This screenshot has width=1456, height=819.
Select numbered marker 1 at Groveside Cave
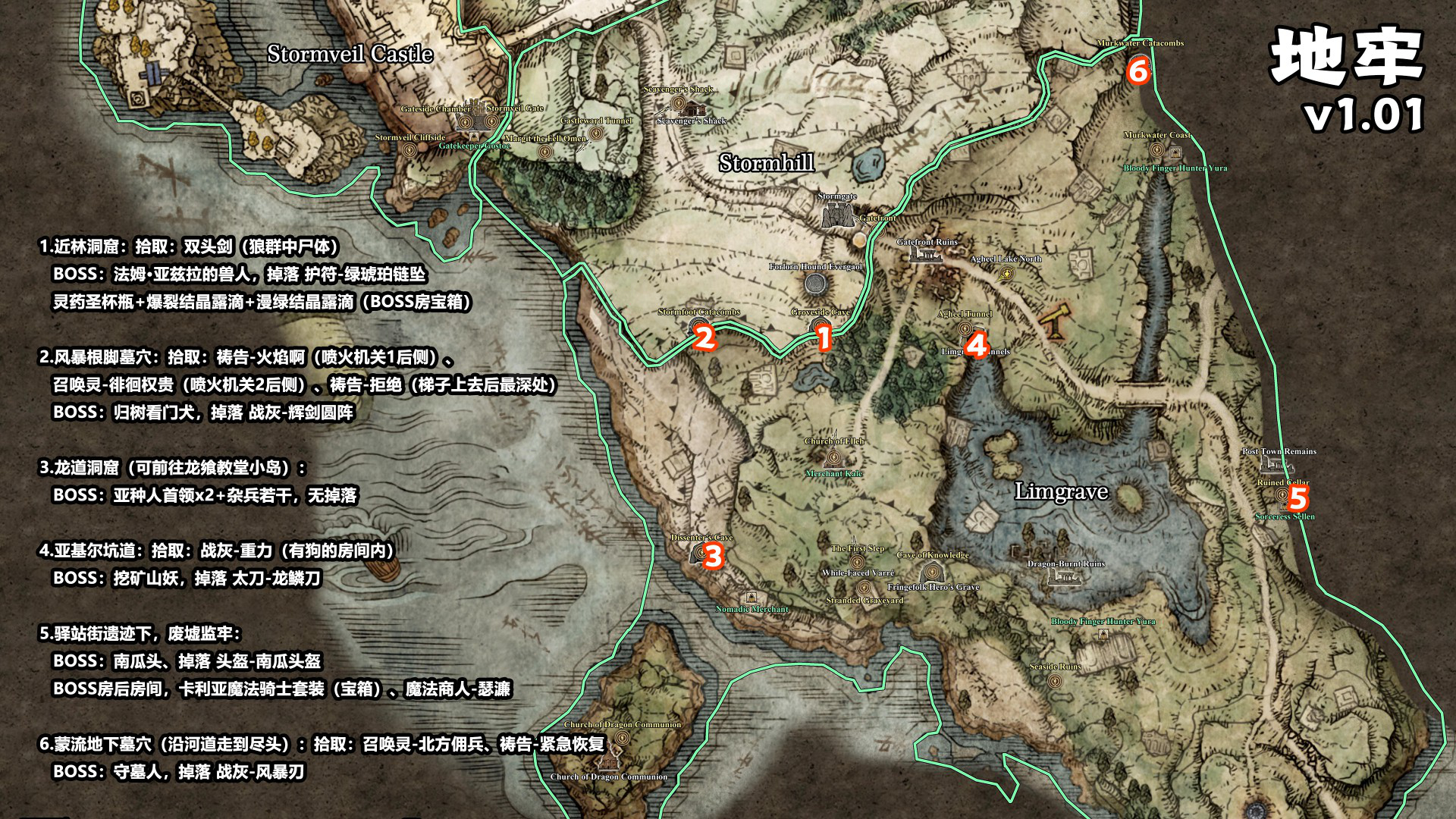pos(824,338)
